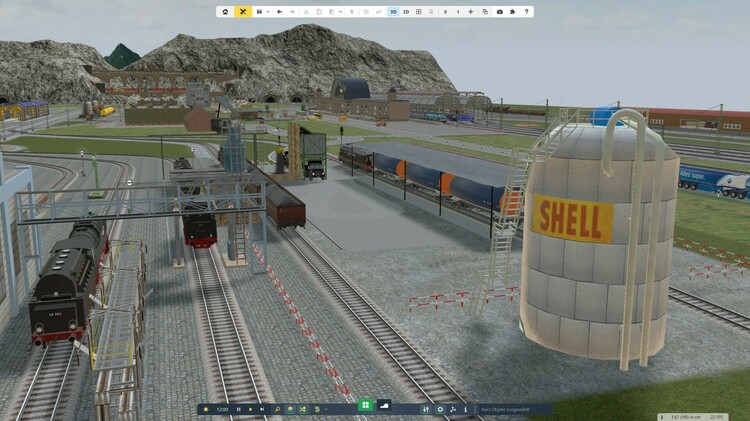Click the sun time-of-day icon
The height and width of the screenshot is (421, 750).
pyautogui.click(x=206, y=409)
